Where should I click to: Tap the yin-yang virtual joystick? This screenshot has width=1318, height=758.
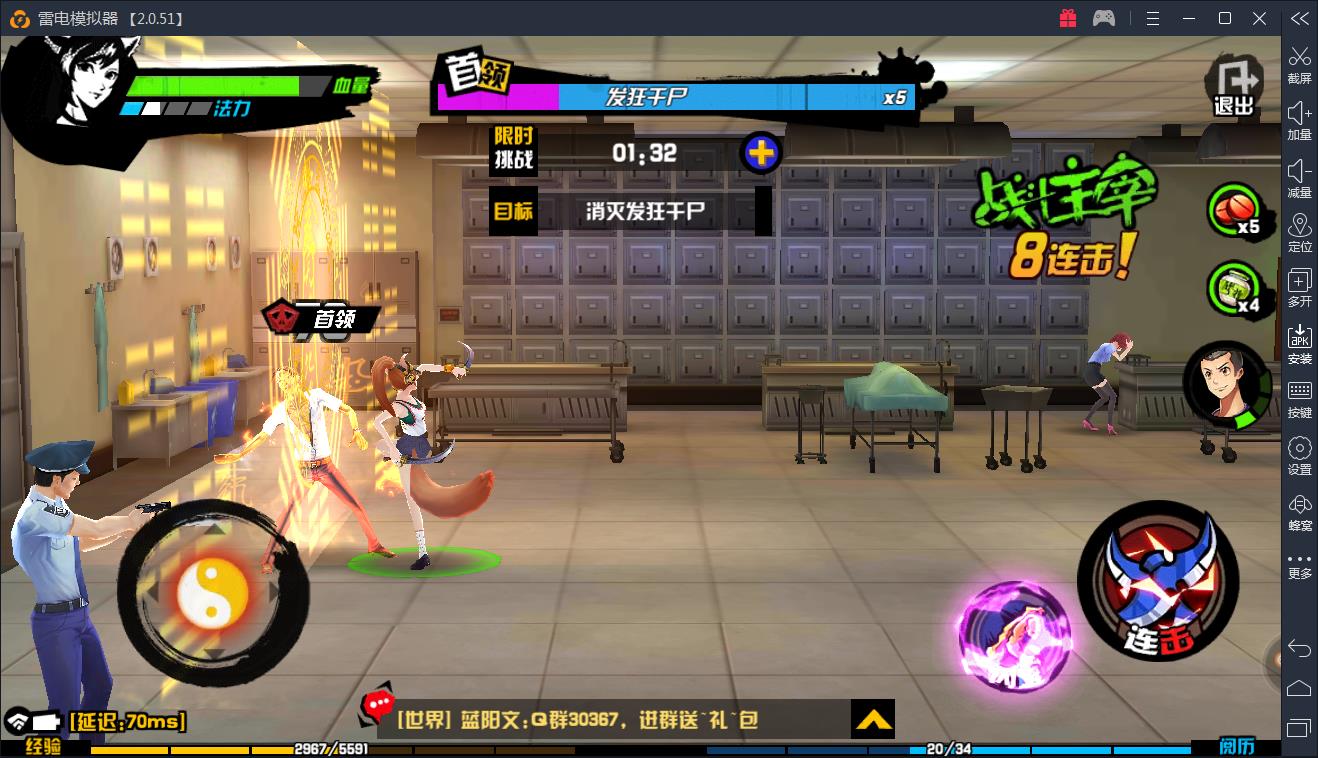point(212,590)
